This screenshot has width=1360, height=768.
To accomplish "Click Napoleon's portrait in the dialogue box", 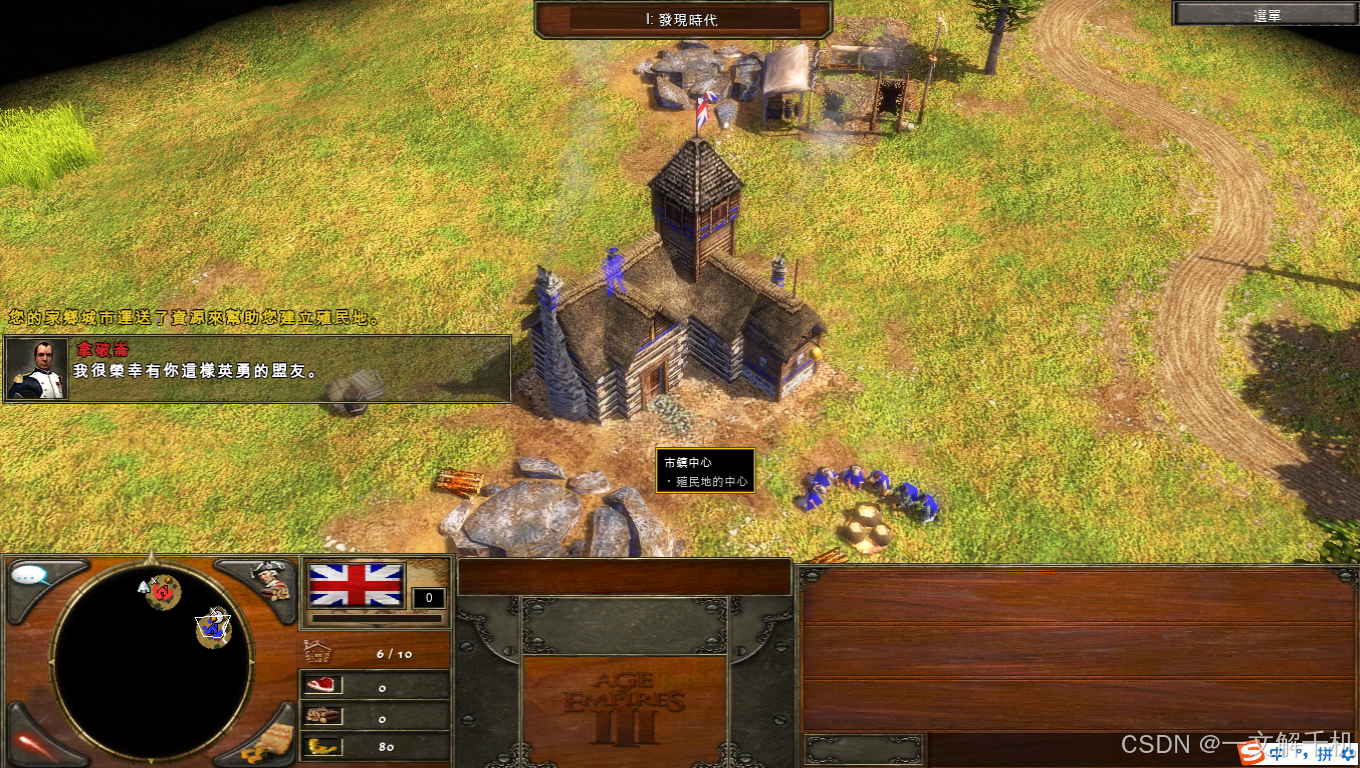I will (38, 369).
